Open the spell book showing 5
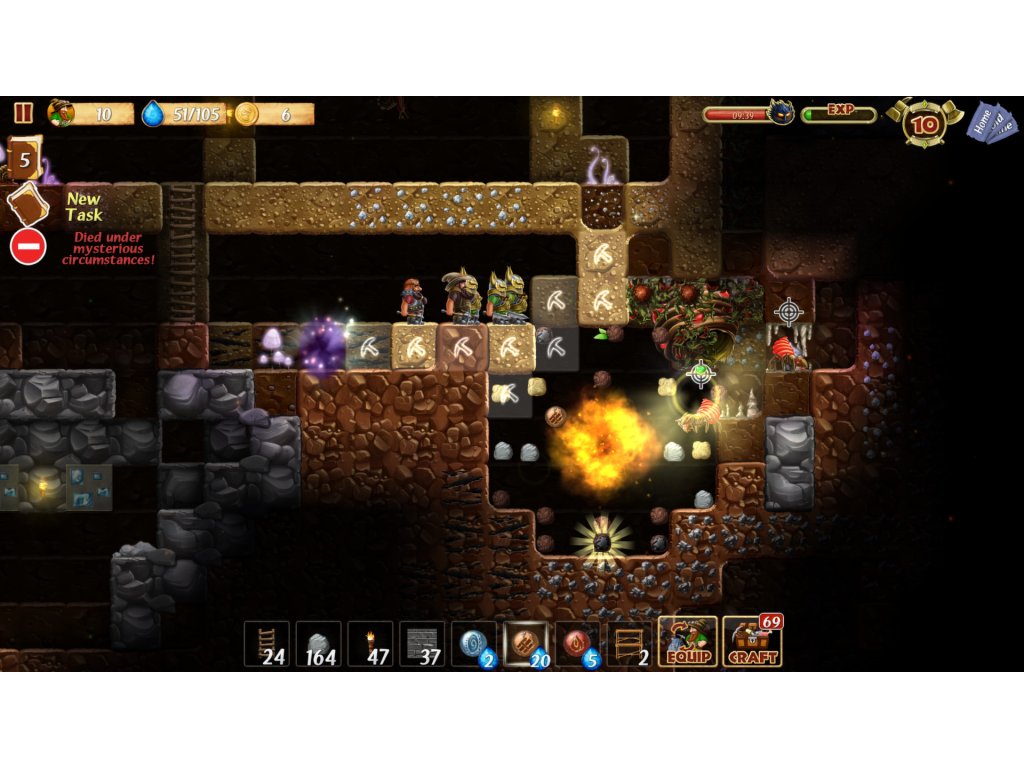 pos(24,158)
